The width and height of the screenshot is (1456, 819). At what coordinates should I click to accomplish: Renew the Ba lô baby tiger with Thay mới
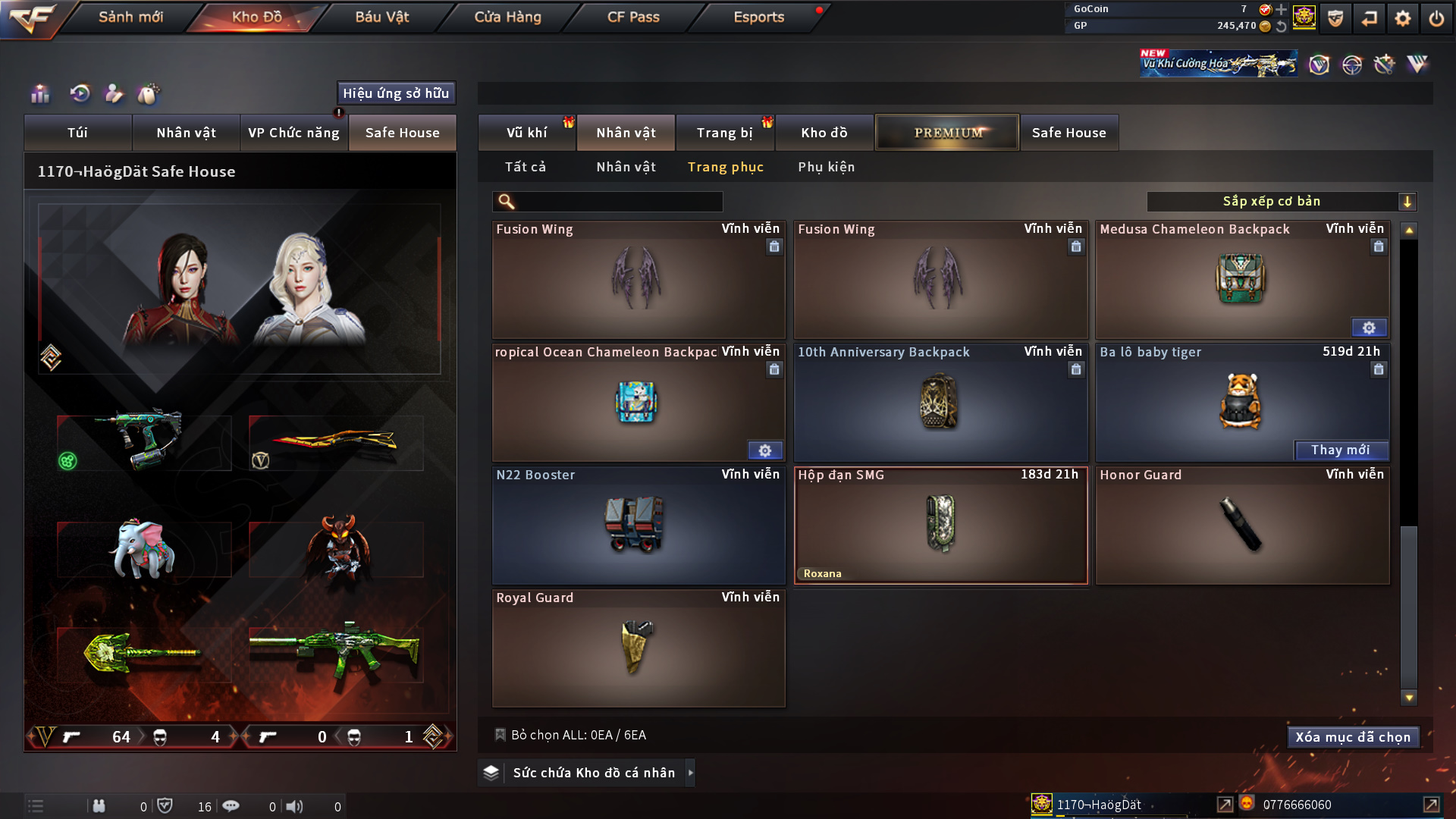[1340, 450]
